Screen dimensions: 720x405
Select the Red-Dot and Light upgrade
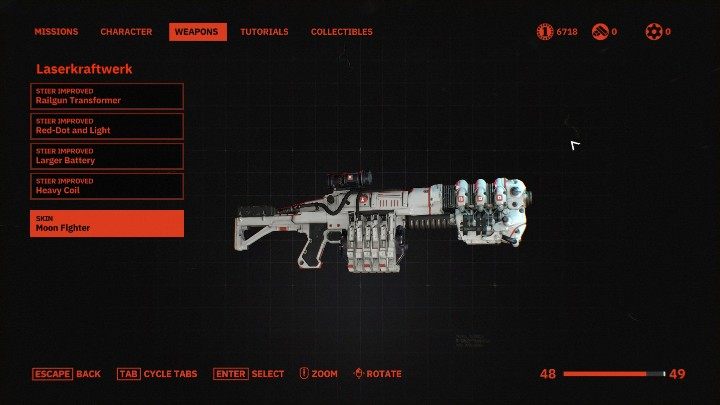[107, 126]
